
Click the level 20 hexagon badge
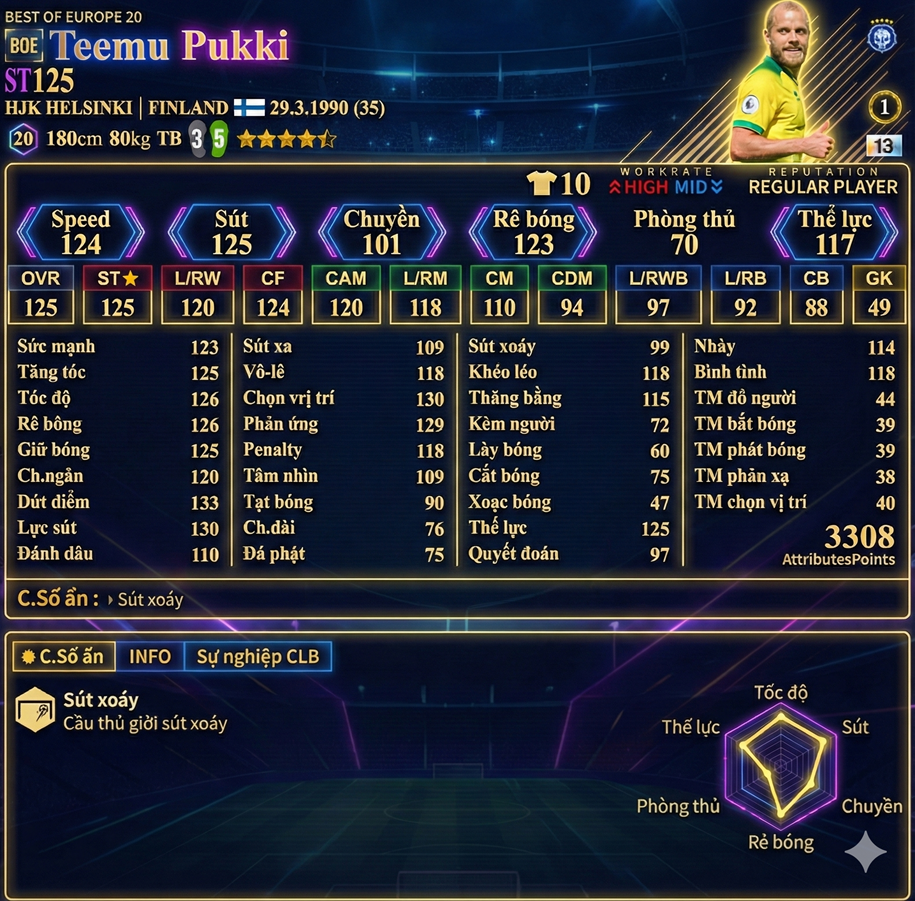(x=23, y=139)
